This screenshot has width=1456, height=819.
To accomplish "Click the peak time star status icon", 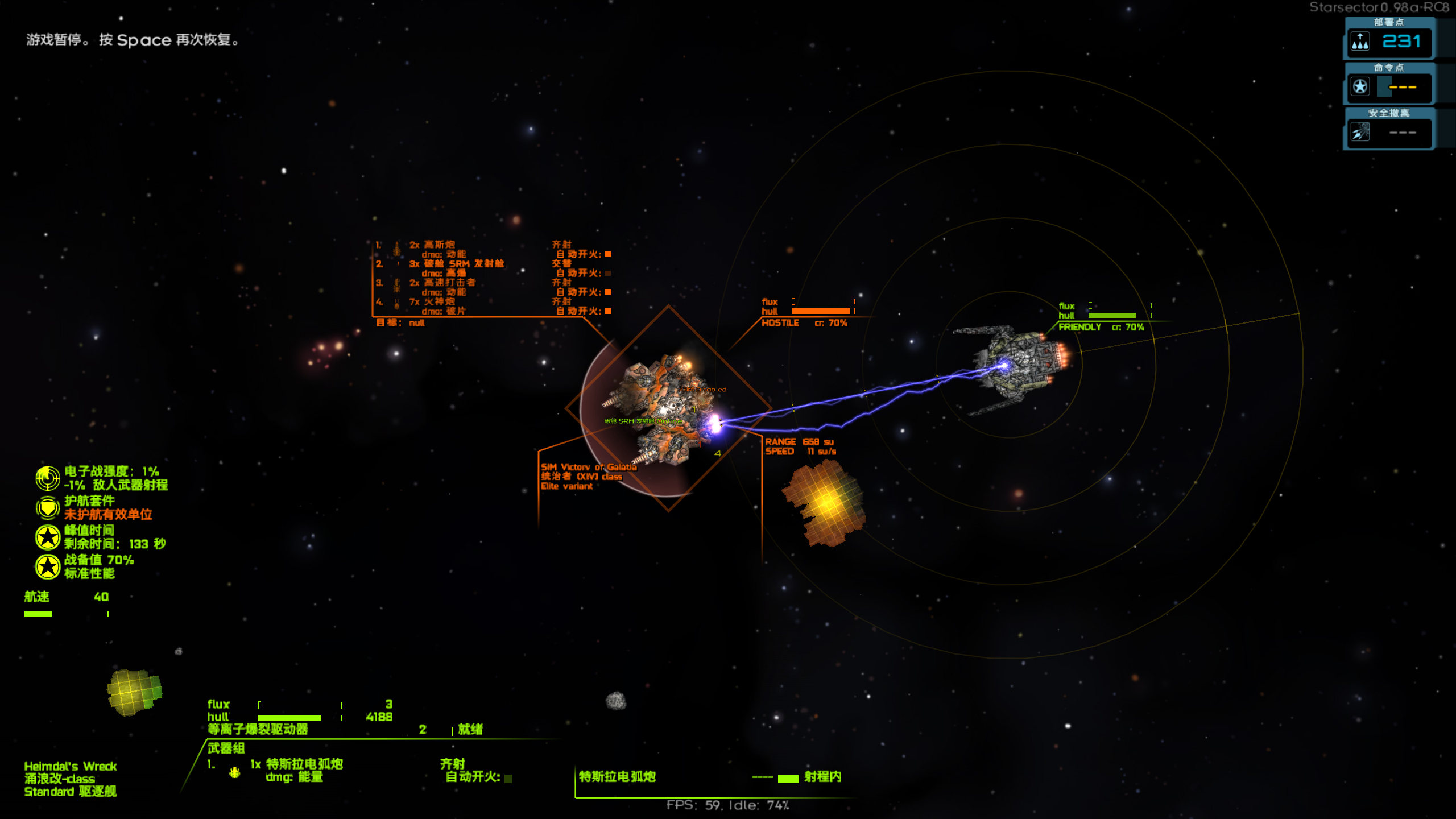I will point(48,537).
